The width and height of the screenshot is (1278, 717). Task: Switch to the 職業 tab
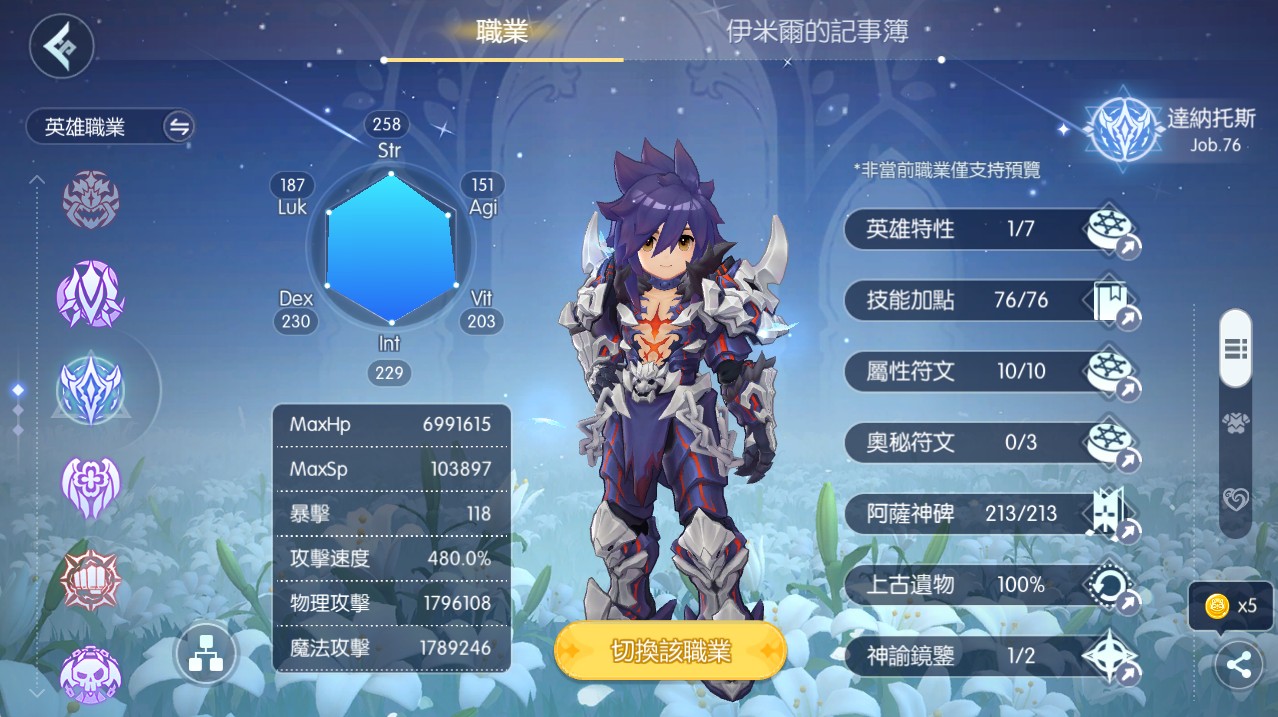point(502,32)
